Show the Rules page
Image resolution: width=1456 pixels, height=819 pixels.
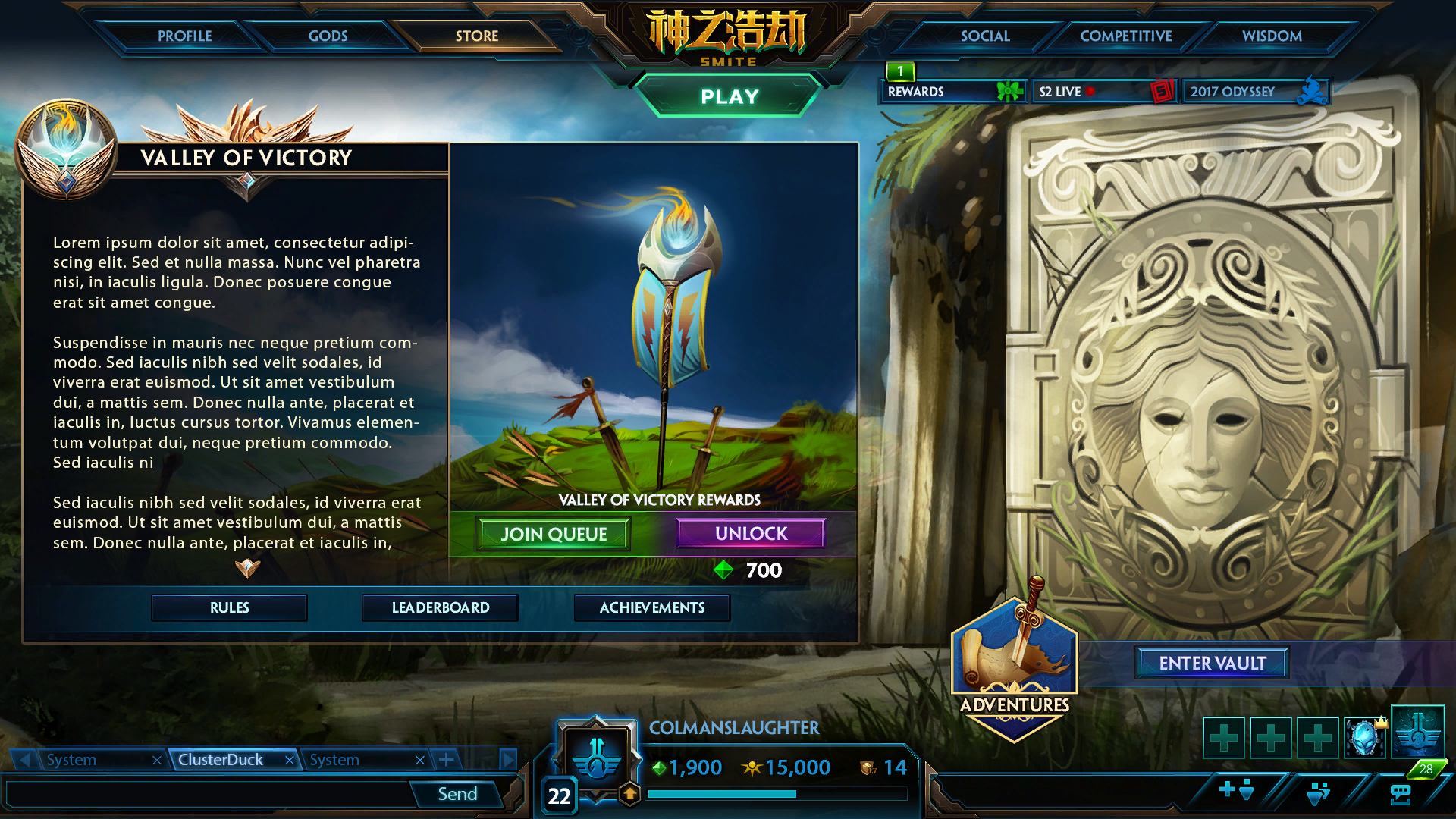click(229, 607)
